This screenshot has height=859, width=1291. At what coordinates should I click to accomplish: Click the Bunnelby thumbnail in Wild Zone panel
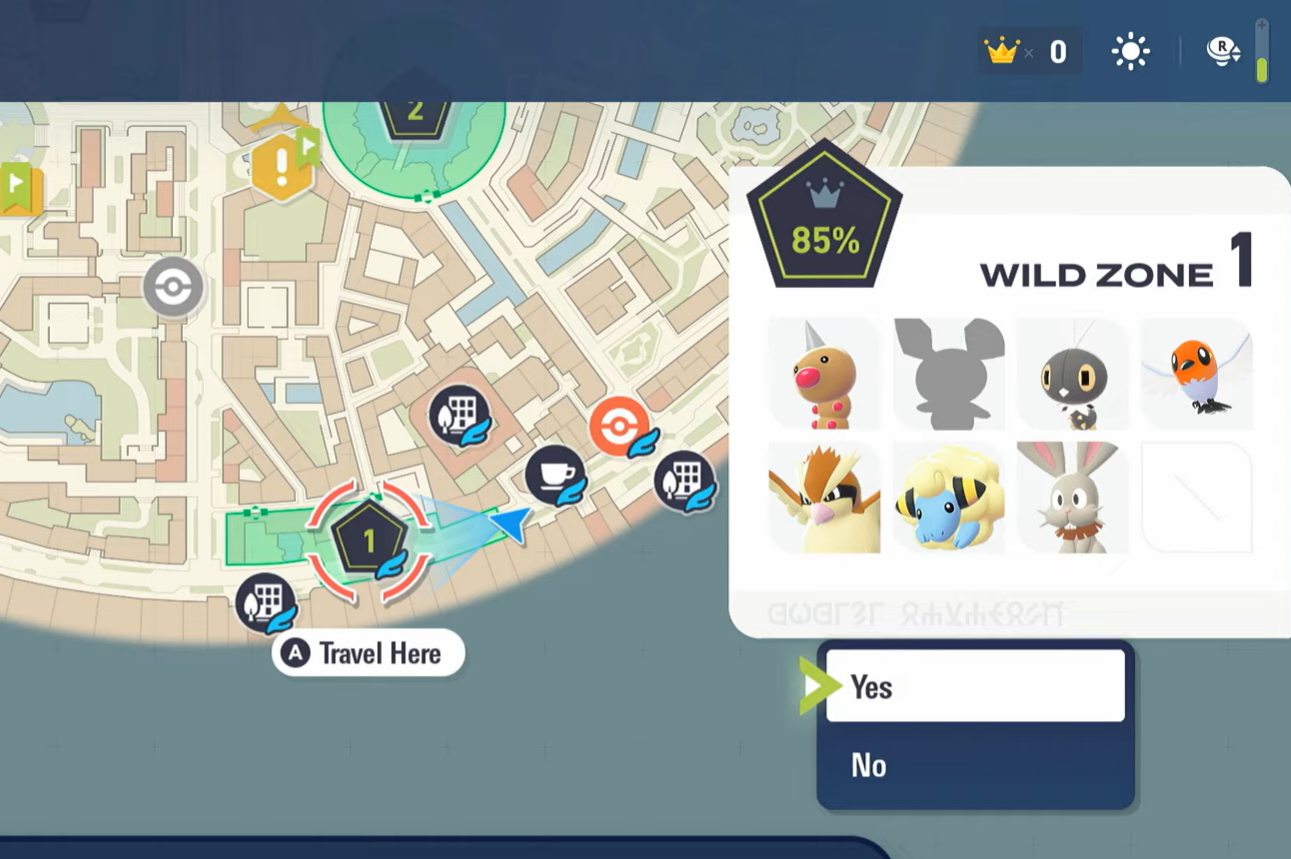click(x=1072, y=497)
